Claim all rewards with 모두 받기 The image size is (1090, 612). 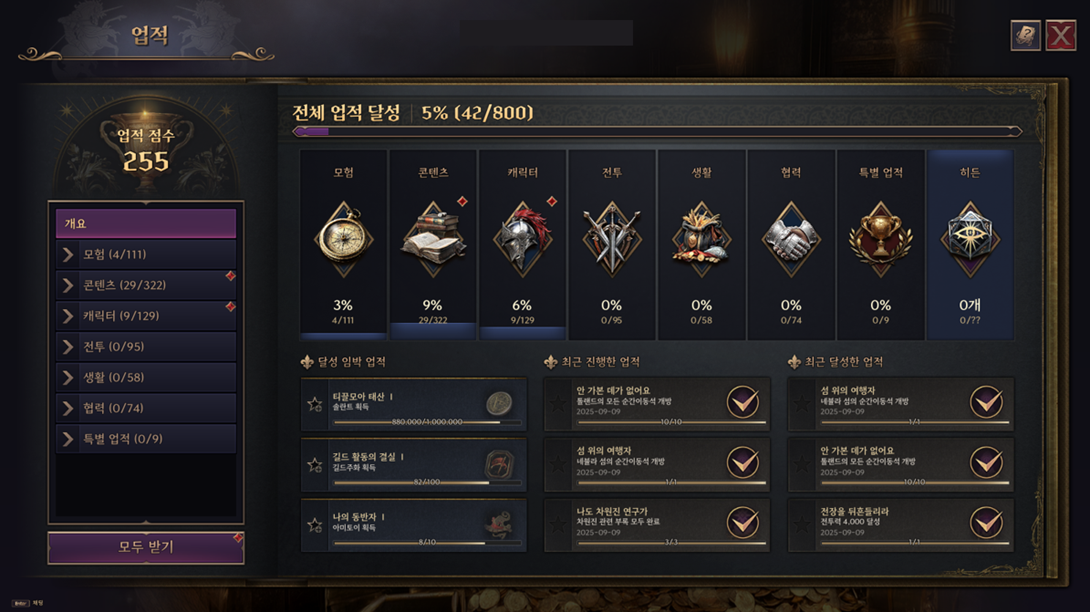click(146, 547)
